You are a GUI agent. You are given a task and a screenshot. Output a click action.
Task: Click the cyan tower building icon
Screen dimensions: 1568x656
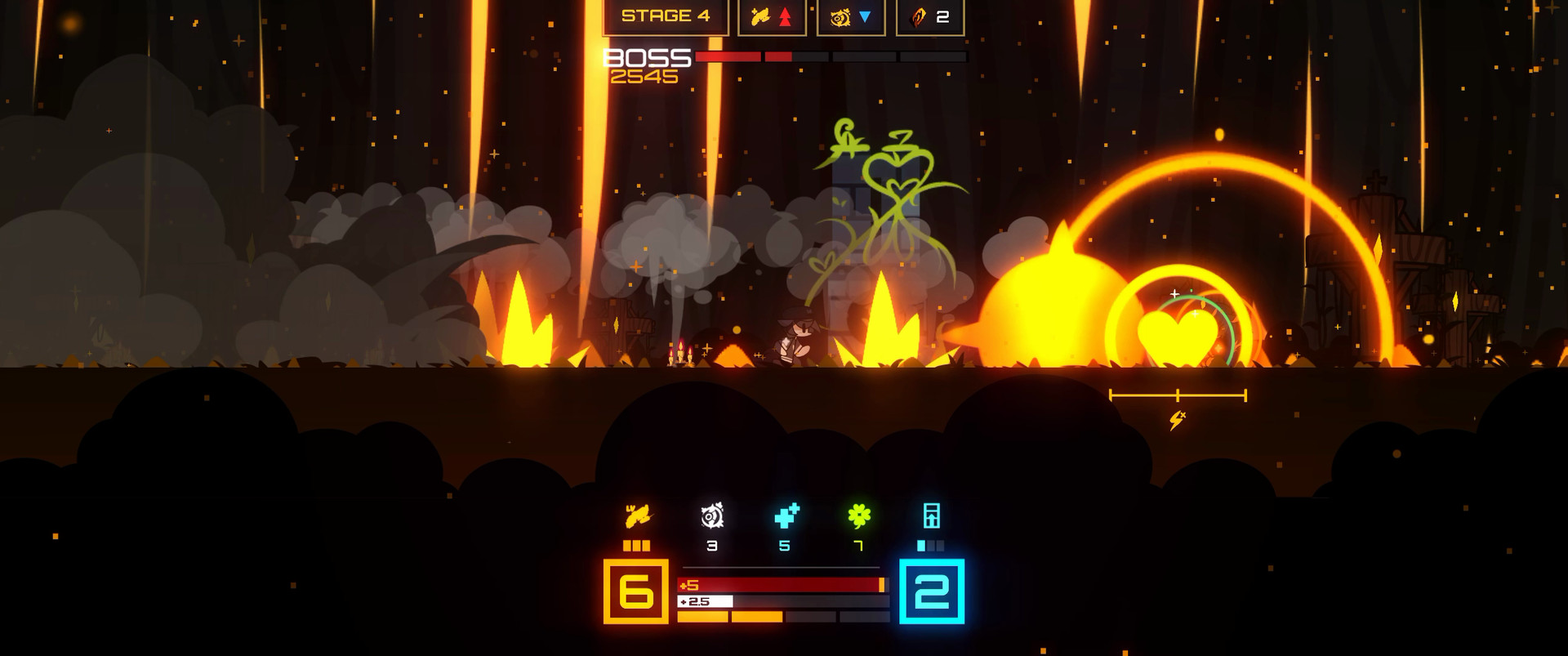(932, 515)
